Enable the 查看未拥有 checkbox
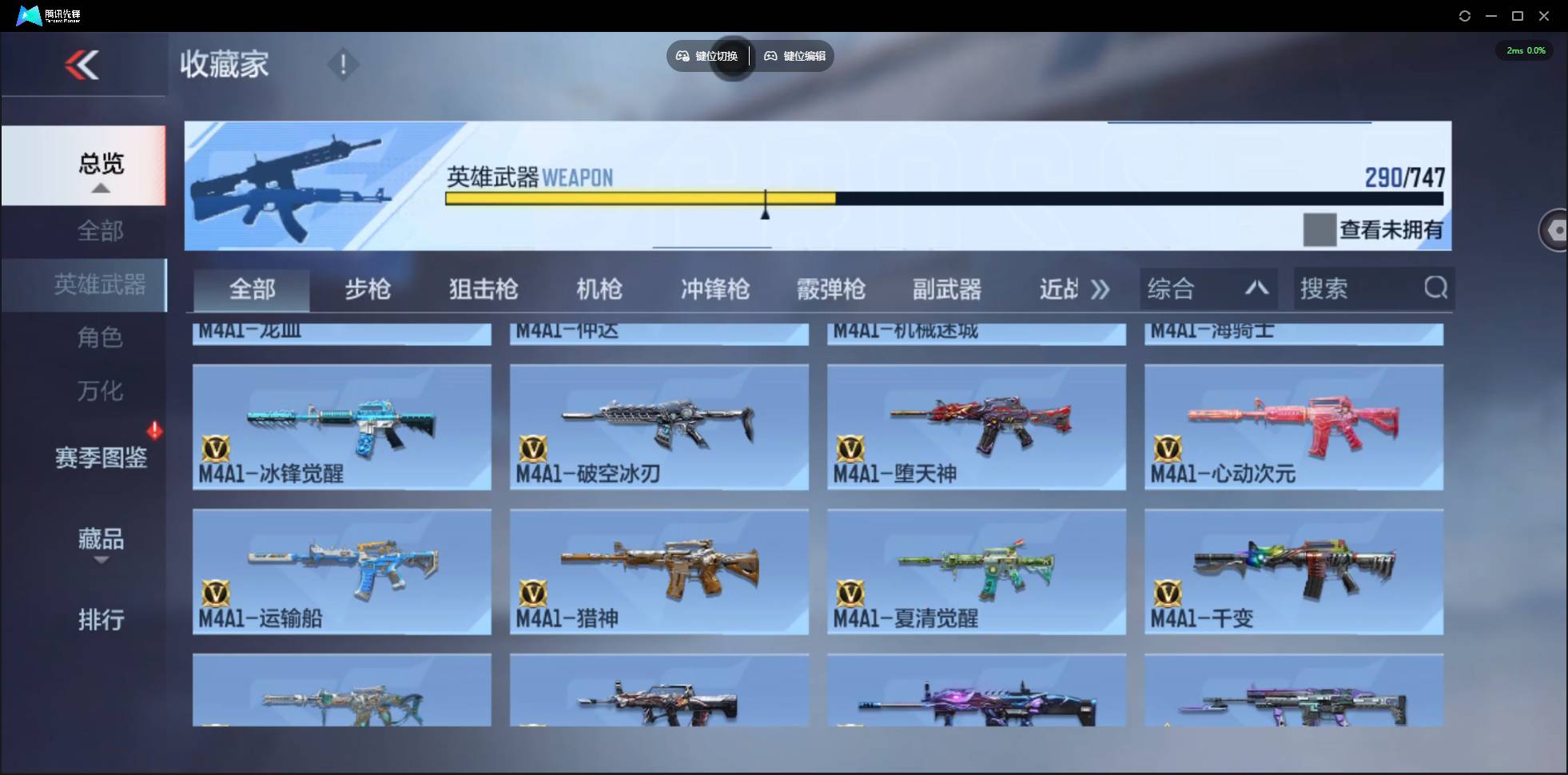Screen dimensions: 1568x775 pos(1319,230)
